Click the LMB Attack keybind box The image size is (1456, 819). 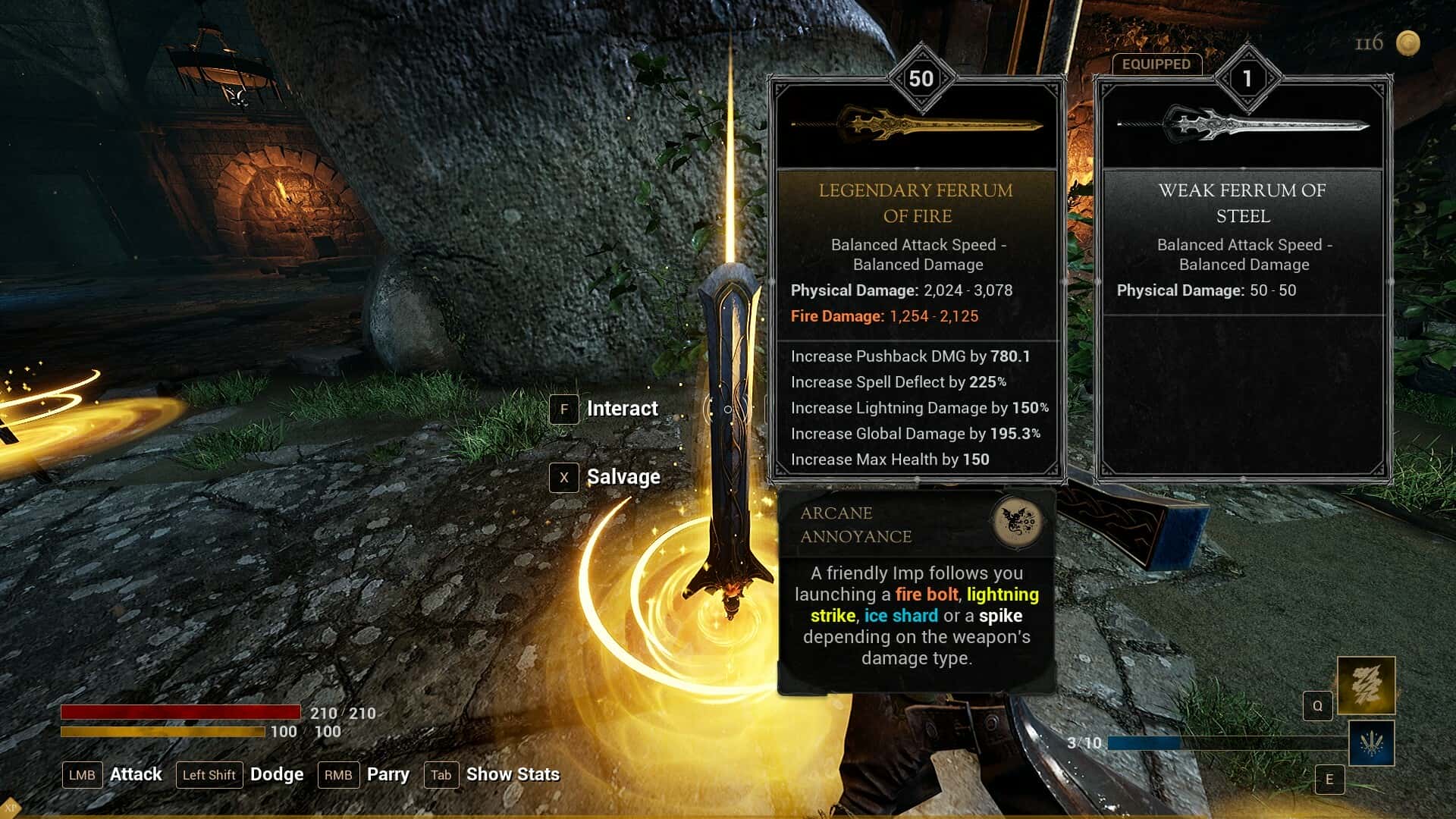[x=82, y=775]
